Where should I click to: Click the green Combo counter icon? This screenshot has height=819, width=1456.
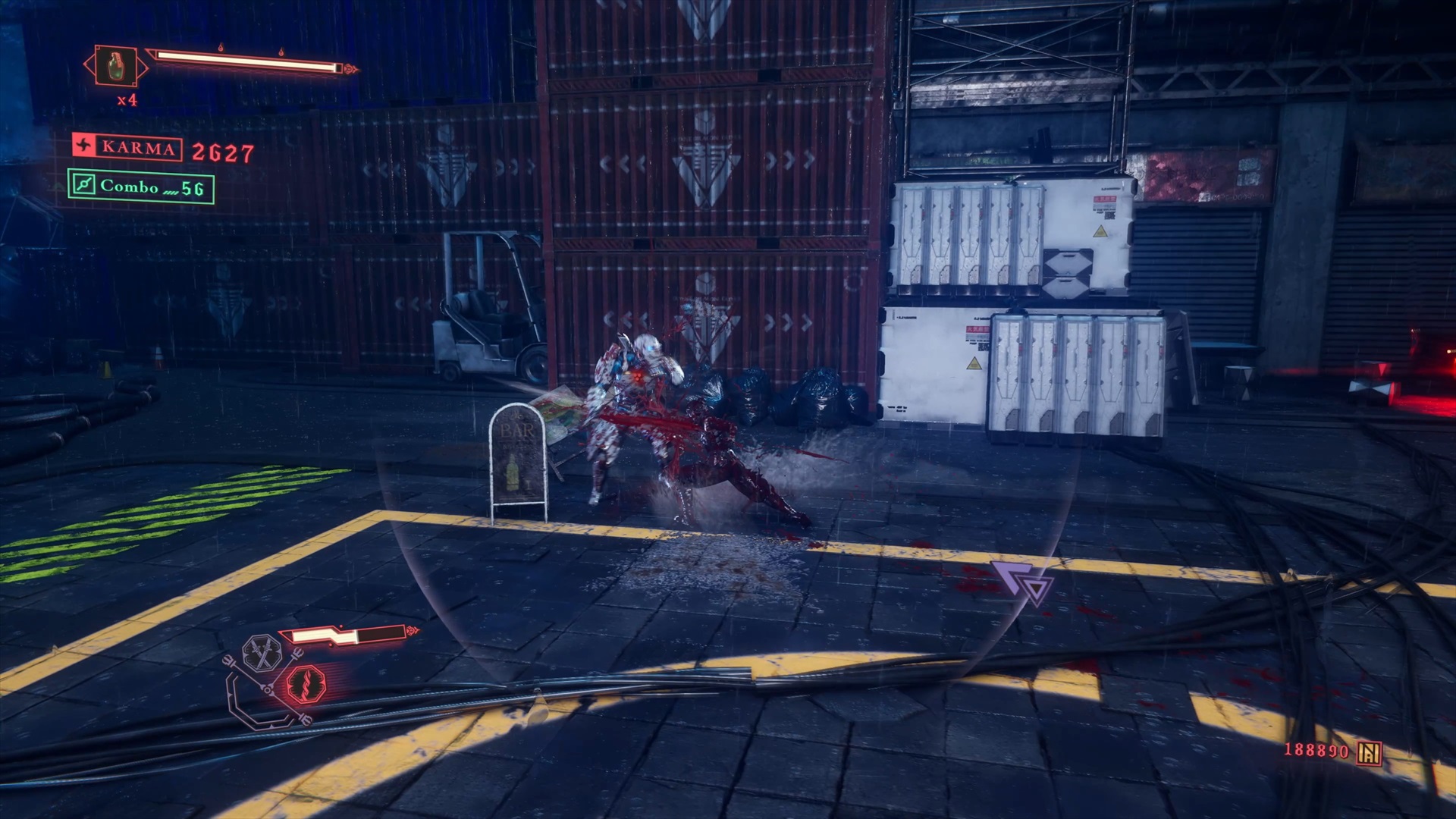tap(83, 185)
